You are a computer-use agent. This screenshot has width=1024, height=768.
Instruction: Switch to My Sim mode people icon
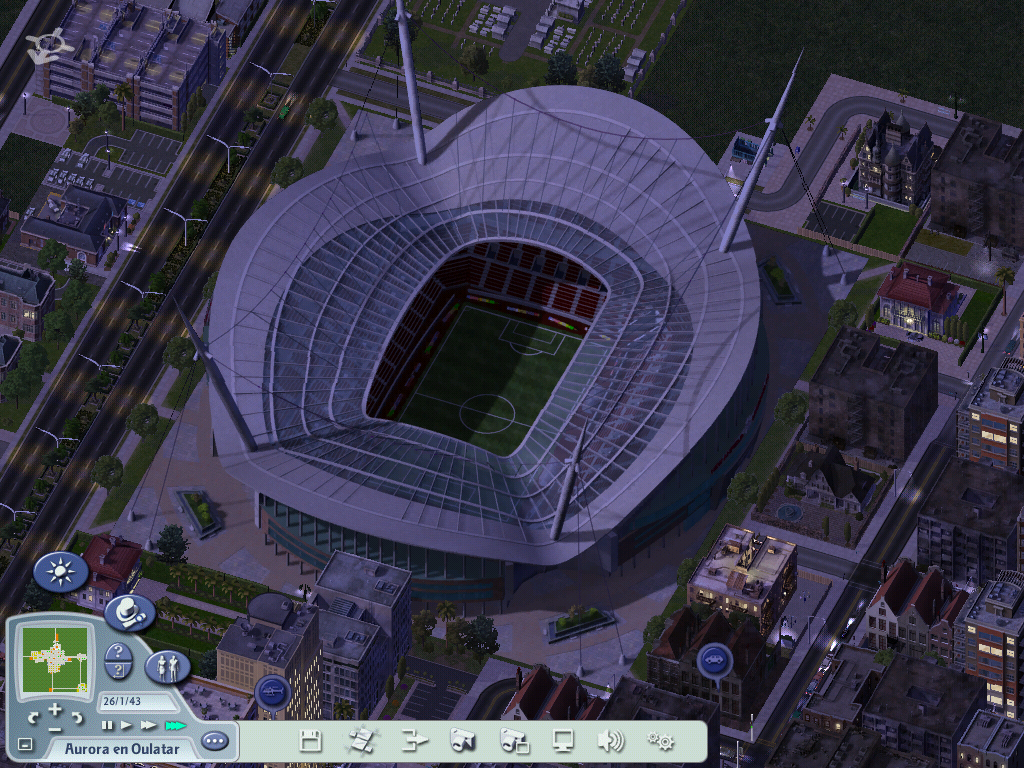click(x=167, y=666)
